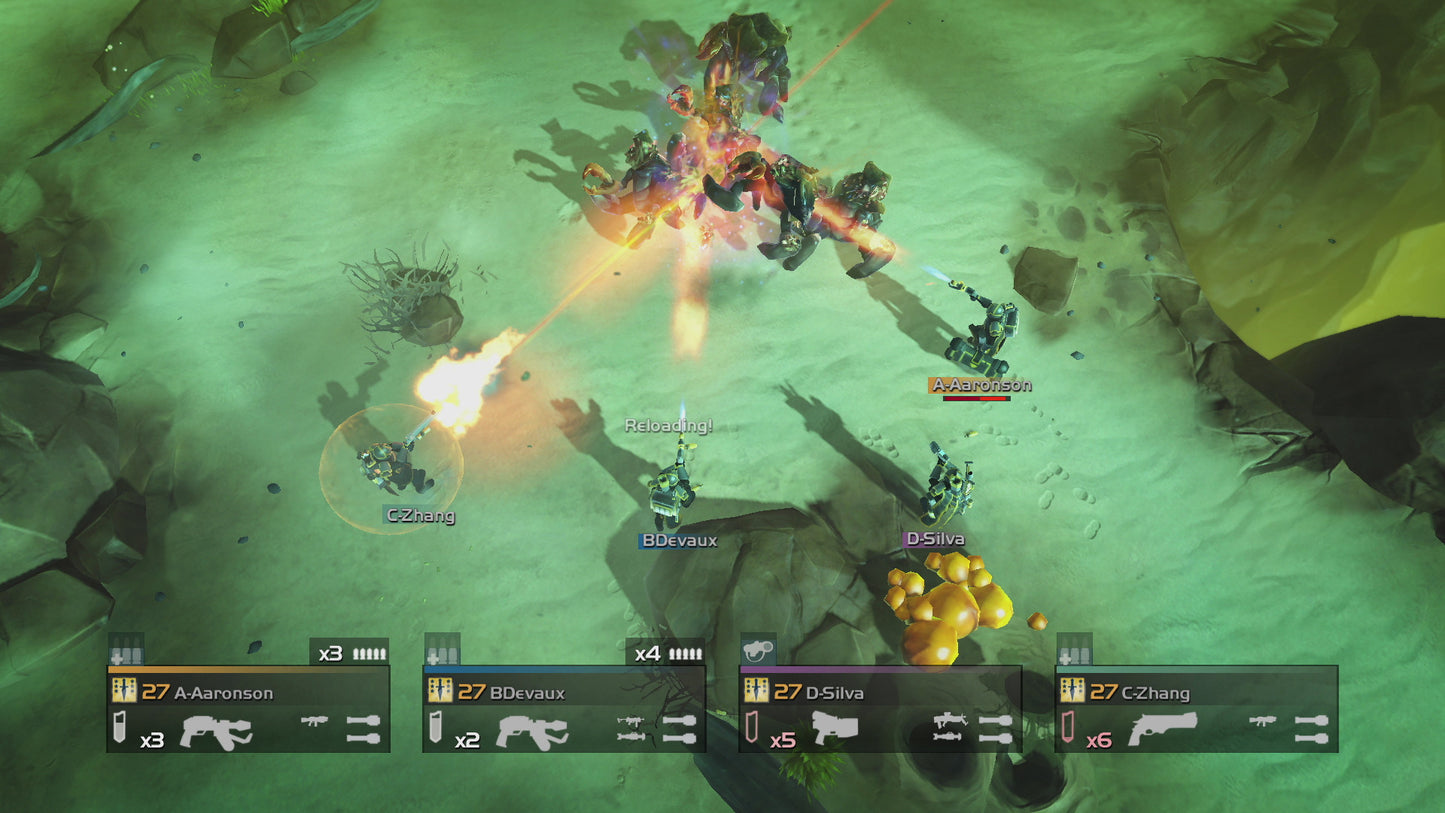Select A-Aaronson's shotgun weapon icon
This screenshot has width=1445, height=813.
(x=216, y=733)
